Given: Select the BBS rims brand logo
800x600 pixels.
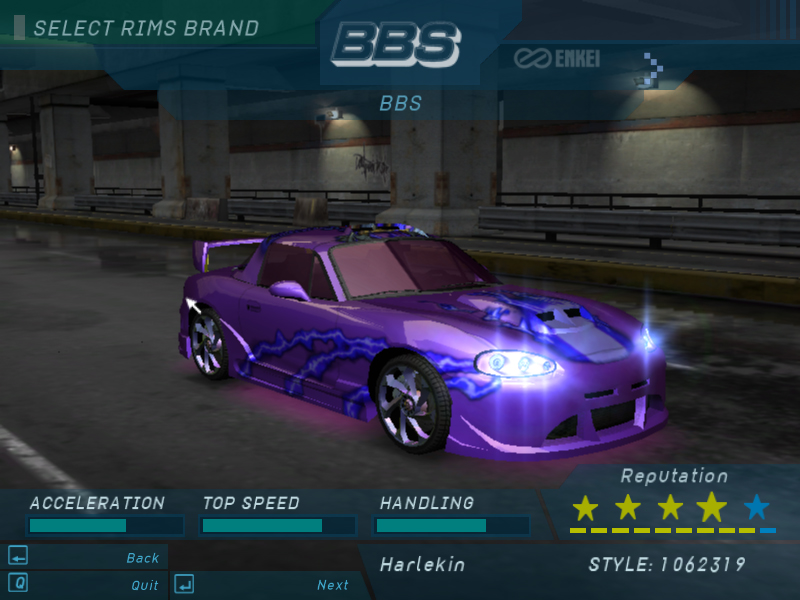Looking at the screenshot, I should (x=396, y=44).
